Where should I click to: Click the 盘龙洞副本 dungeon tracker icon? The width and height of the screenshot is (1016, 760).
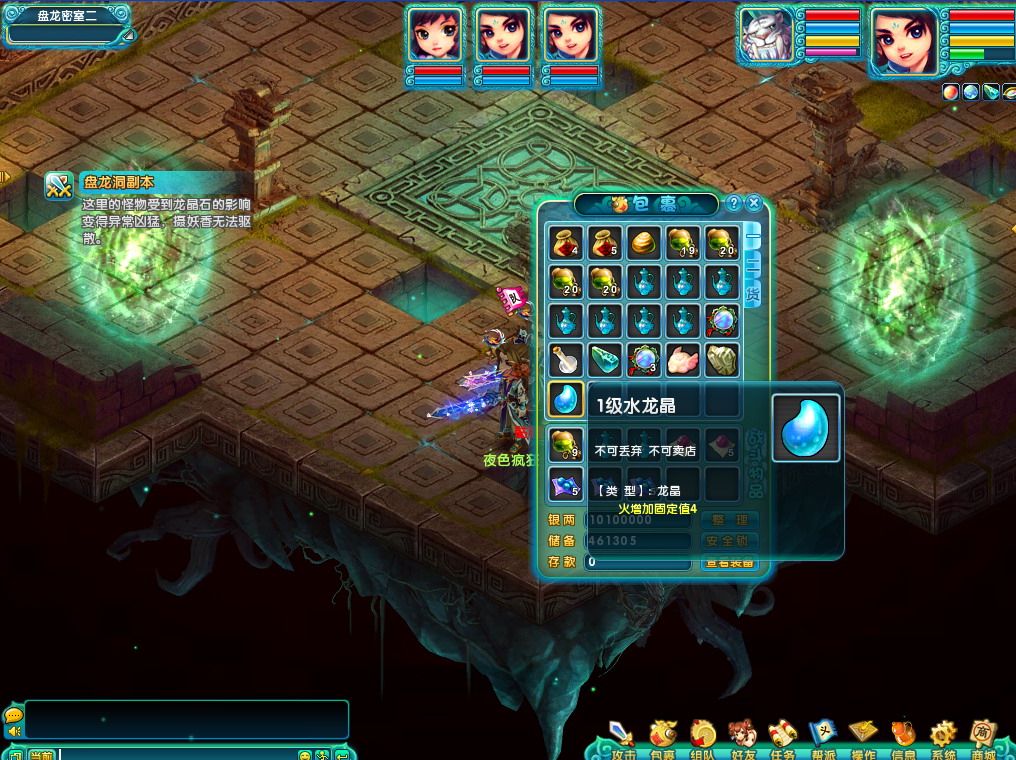[x=59, y=186]
